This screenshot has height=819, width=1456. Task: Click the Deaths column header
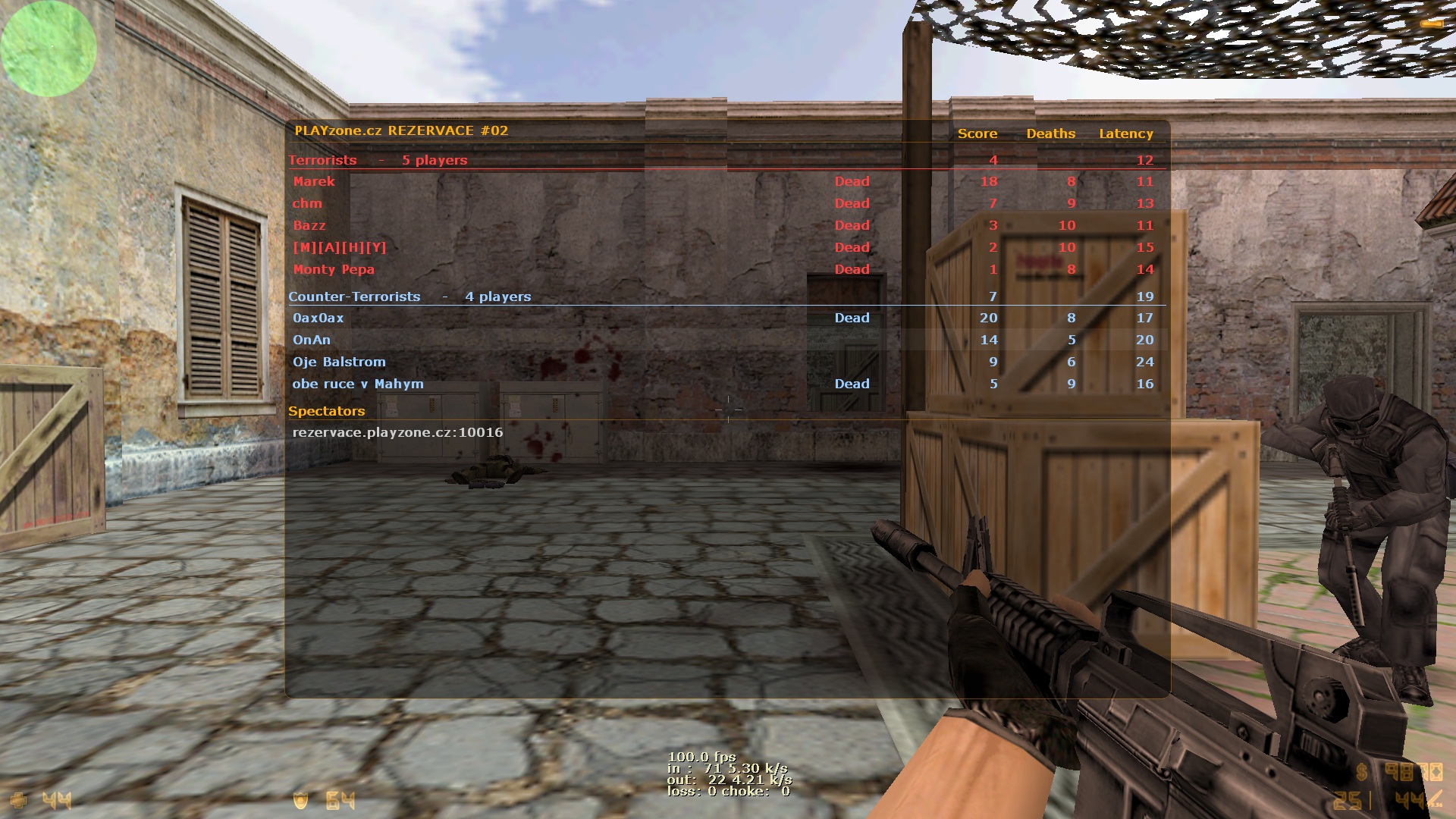1051,133
